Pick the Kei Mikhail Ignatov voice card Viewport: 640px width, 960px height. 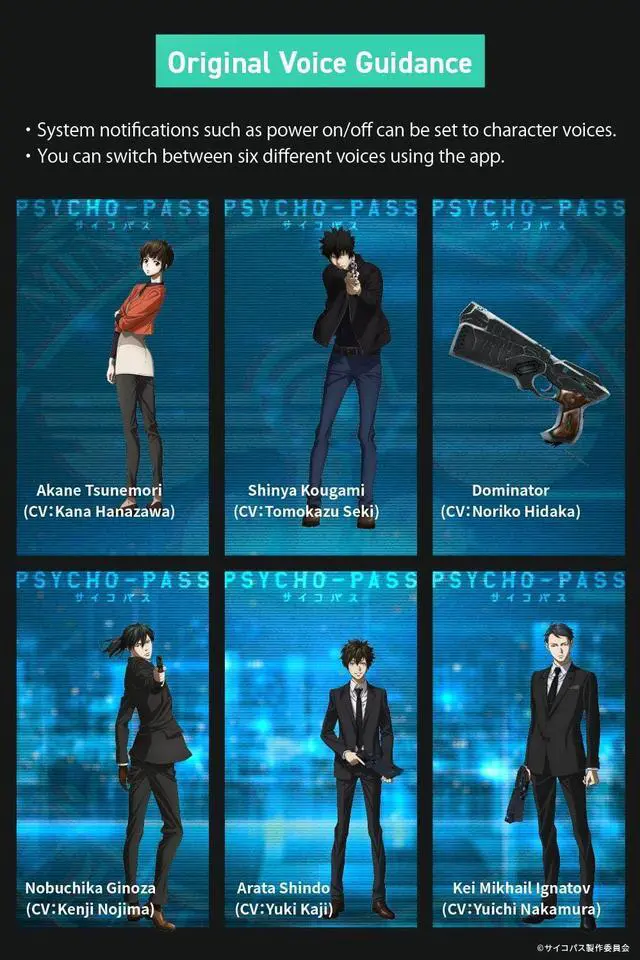[529, 751]
